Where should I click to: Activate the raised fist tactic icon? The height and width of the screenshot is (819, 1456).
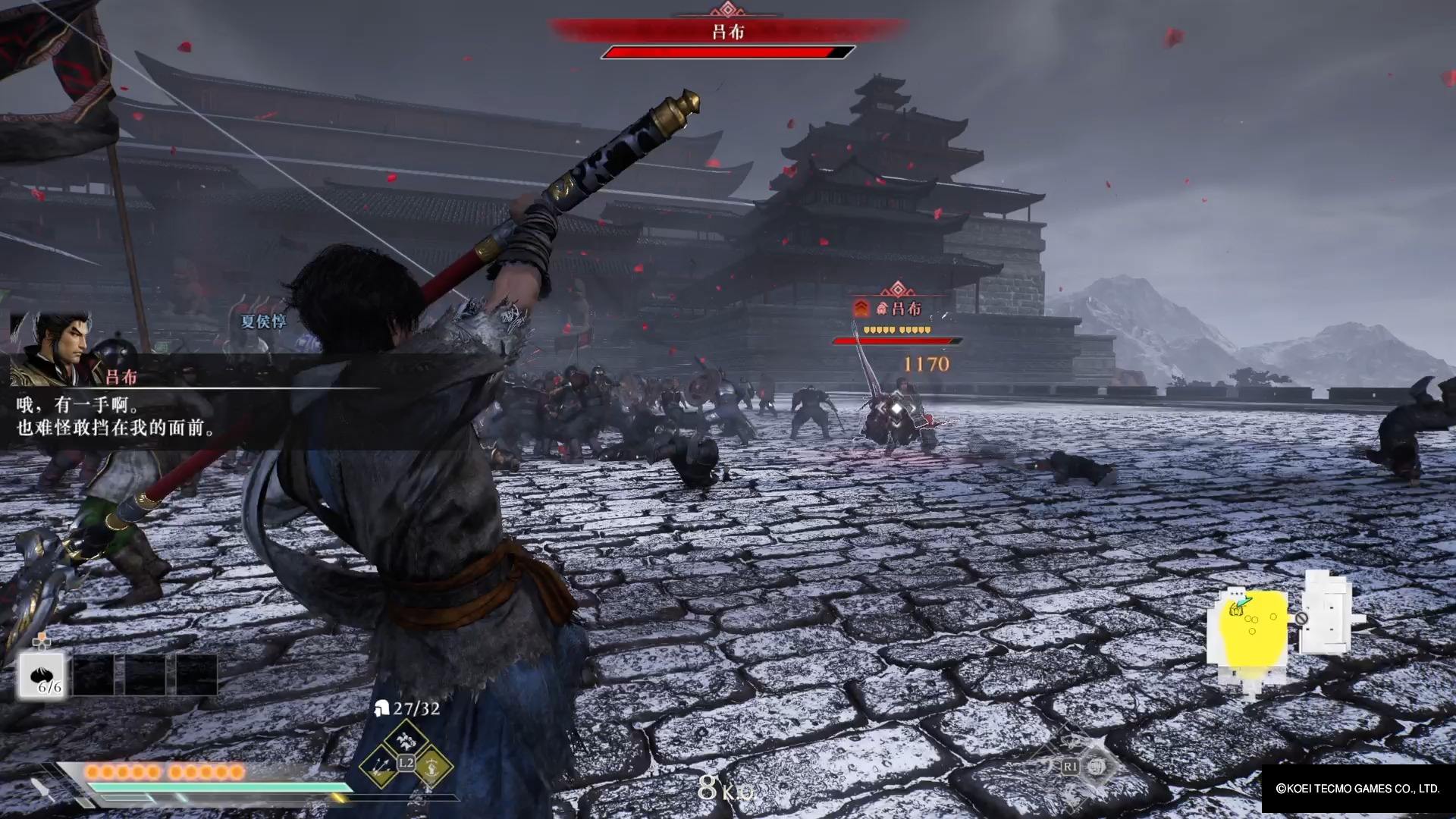[431, 767]
